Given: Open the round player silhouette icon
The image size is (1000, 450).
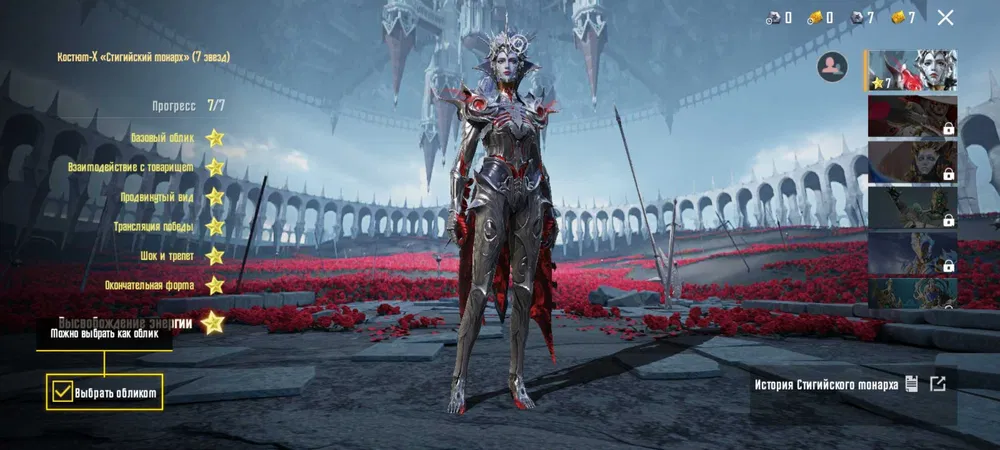Looking at the screenshot, I should (831, 67).
